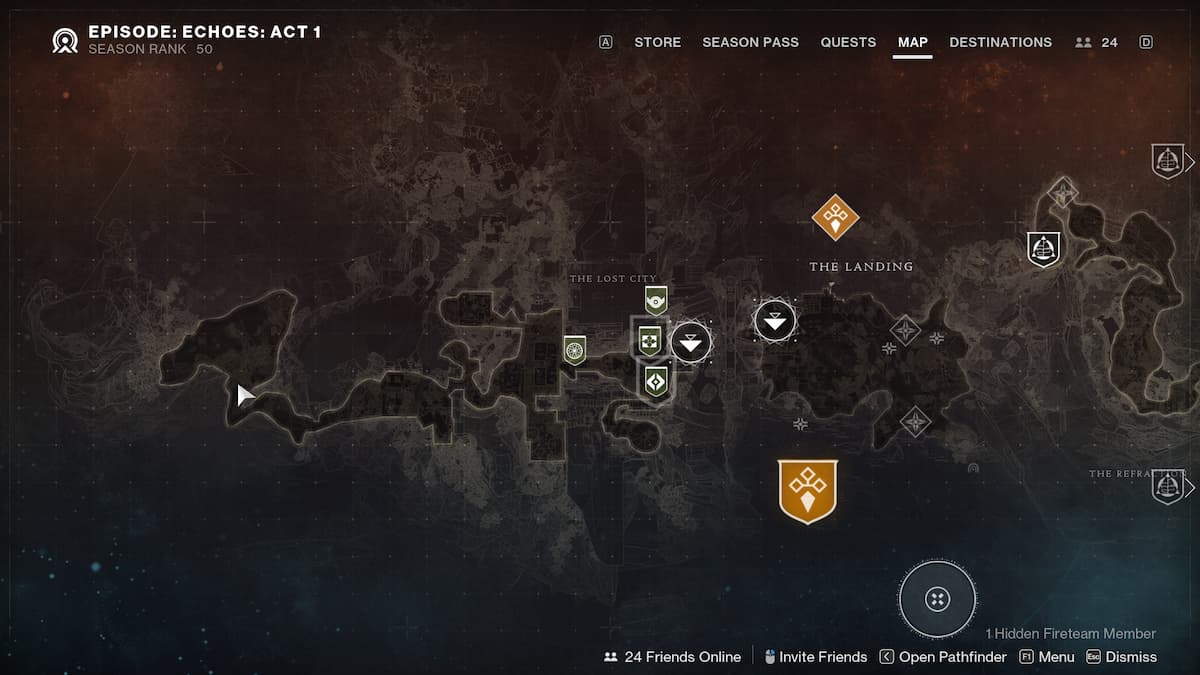This screenshot has width=1200, height=675.
Task: Pick the landing zone below The Landing label
Action: [x=775, y=320]
